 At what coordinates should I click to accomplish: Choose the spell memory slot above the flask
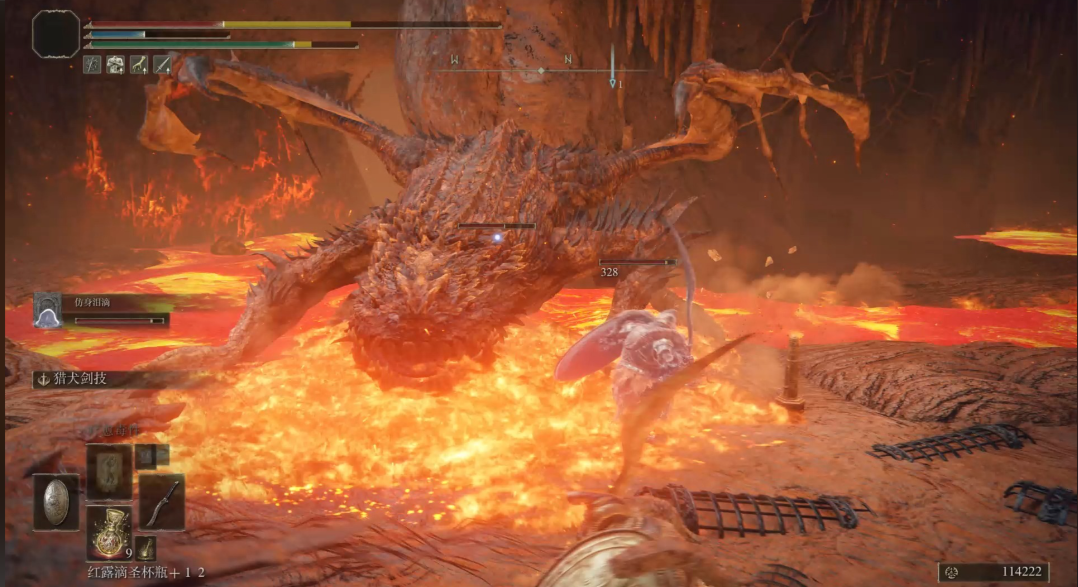tap(108, 471)
